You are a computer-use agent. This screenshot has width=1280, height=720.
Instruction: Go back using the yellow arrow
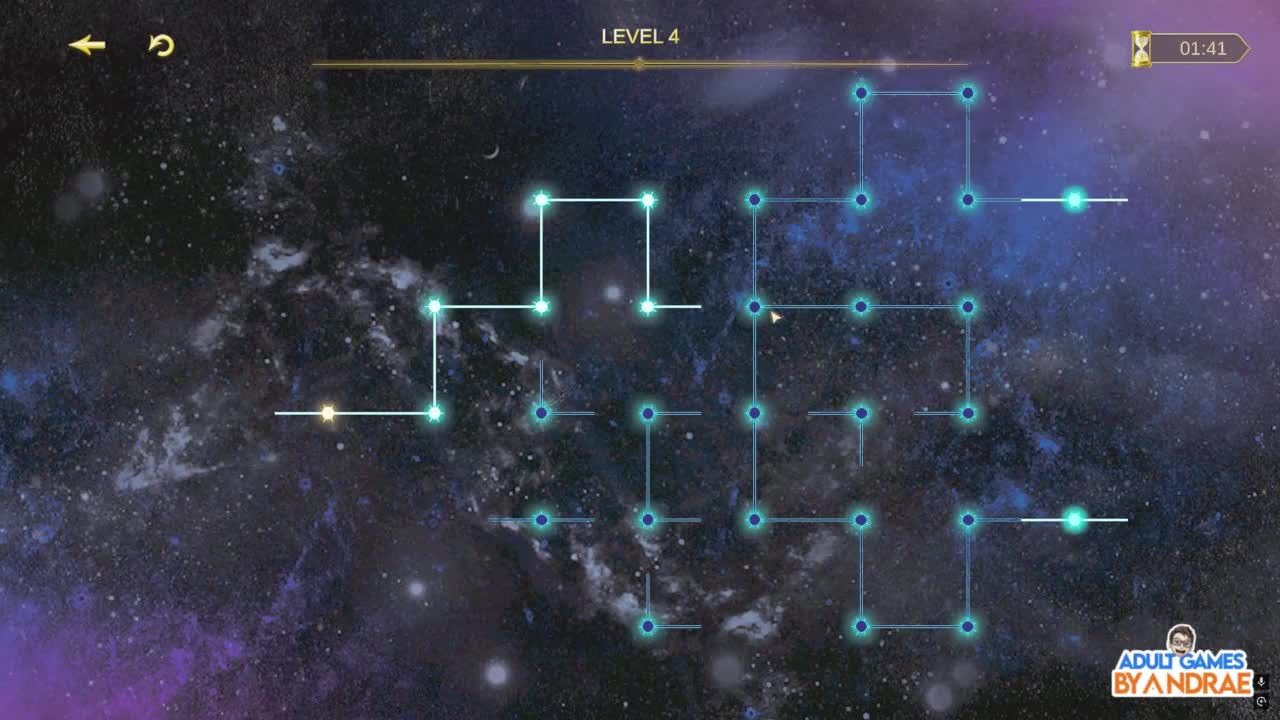pos(87,45)
